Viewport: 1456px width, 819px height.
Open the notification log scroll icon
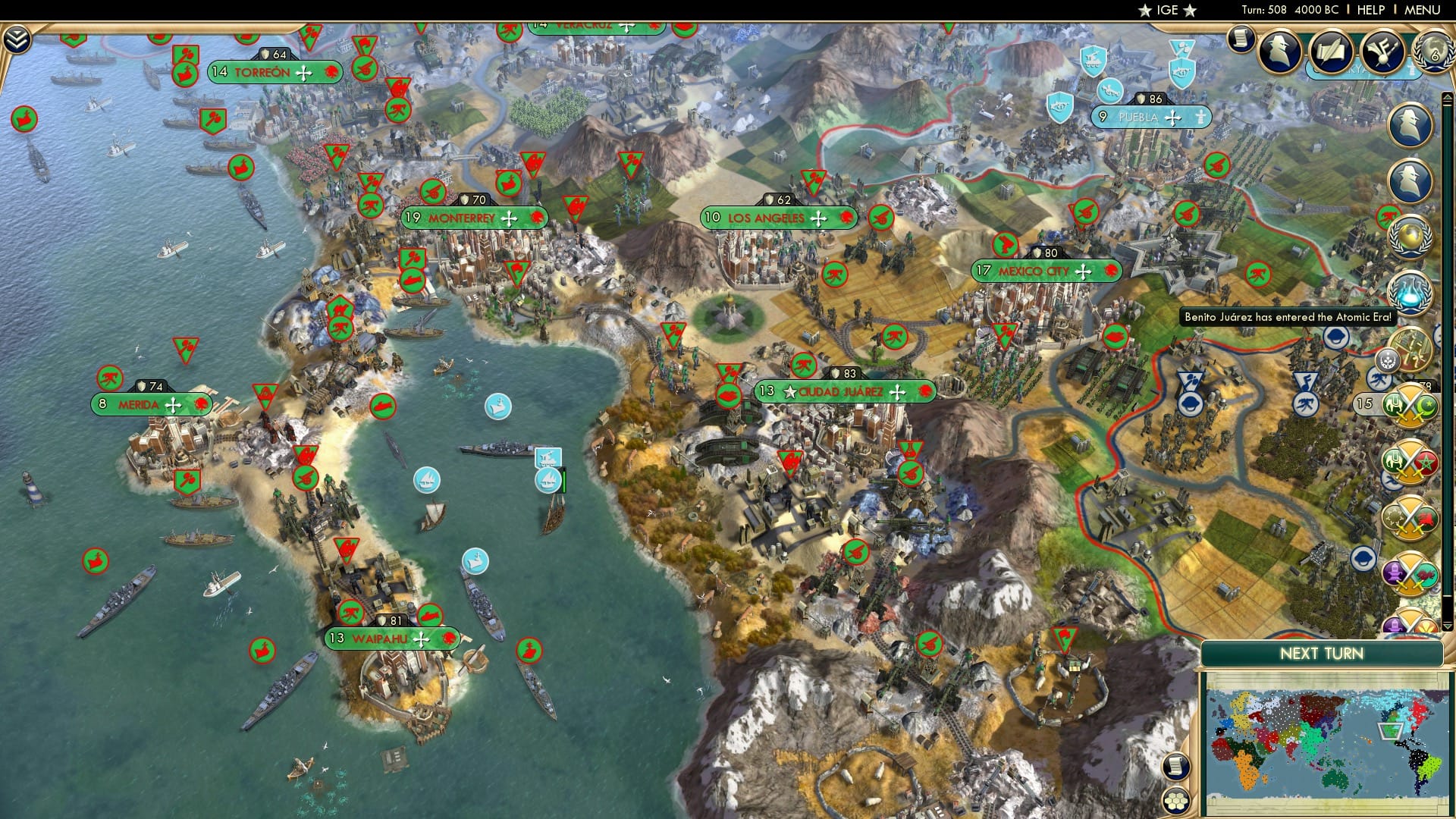pyautogui.click(x=1241, y=39)
